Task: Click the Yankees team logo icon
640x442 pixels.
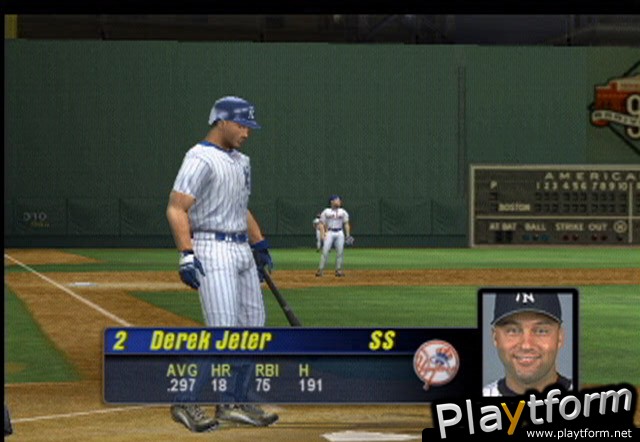Action: click(436, 362)
